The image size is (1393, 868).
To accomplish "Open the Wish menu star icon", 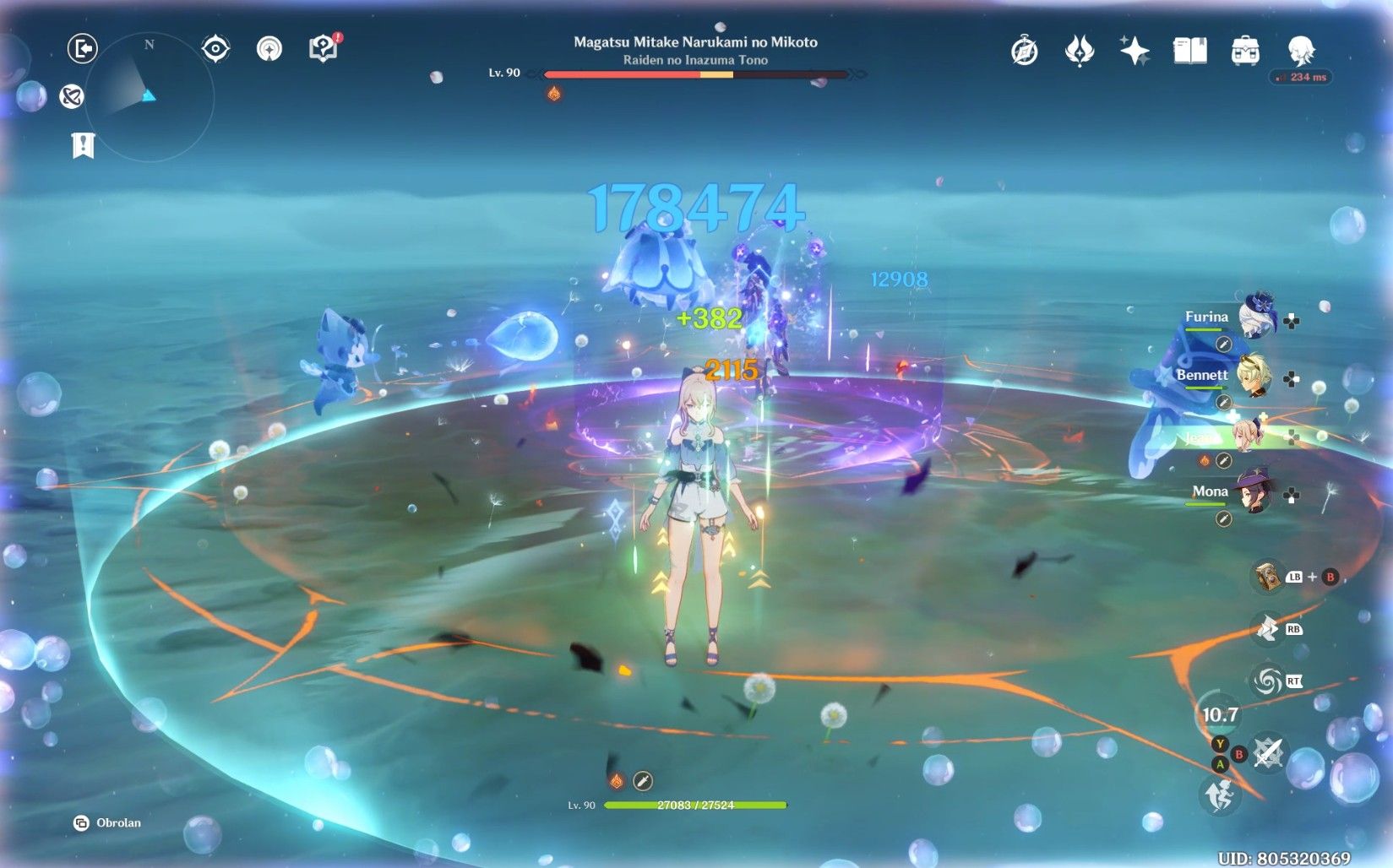I will pyautogui.click(x=1135, y=51).
